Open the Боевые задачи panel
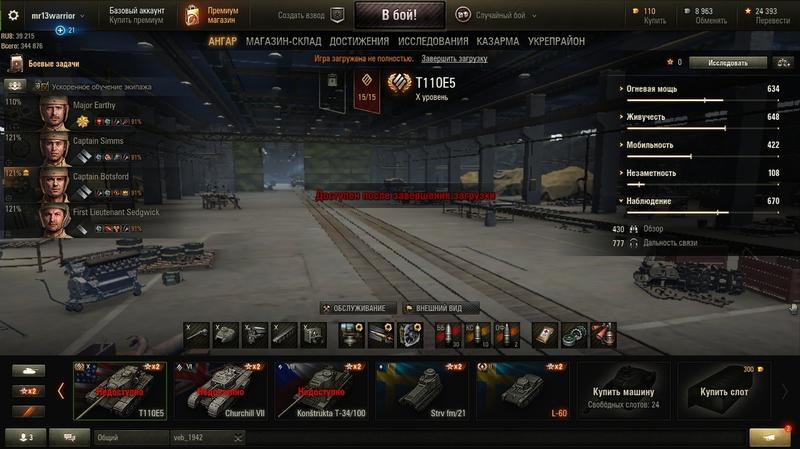The height and width of the screenshot is (449, 800). (x=50, y=65)
